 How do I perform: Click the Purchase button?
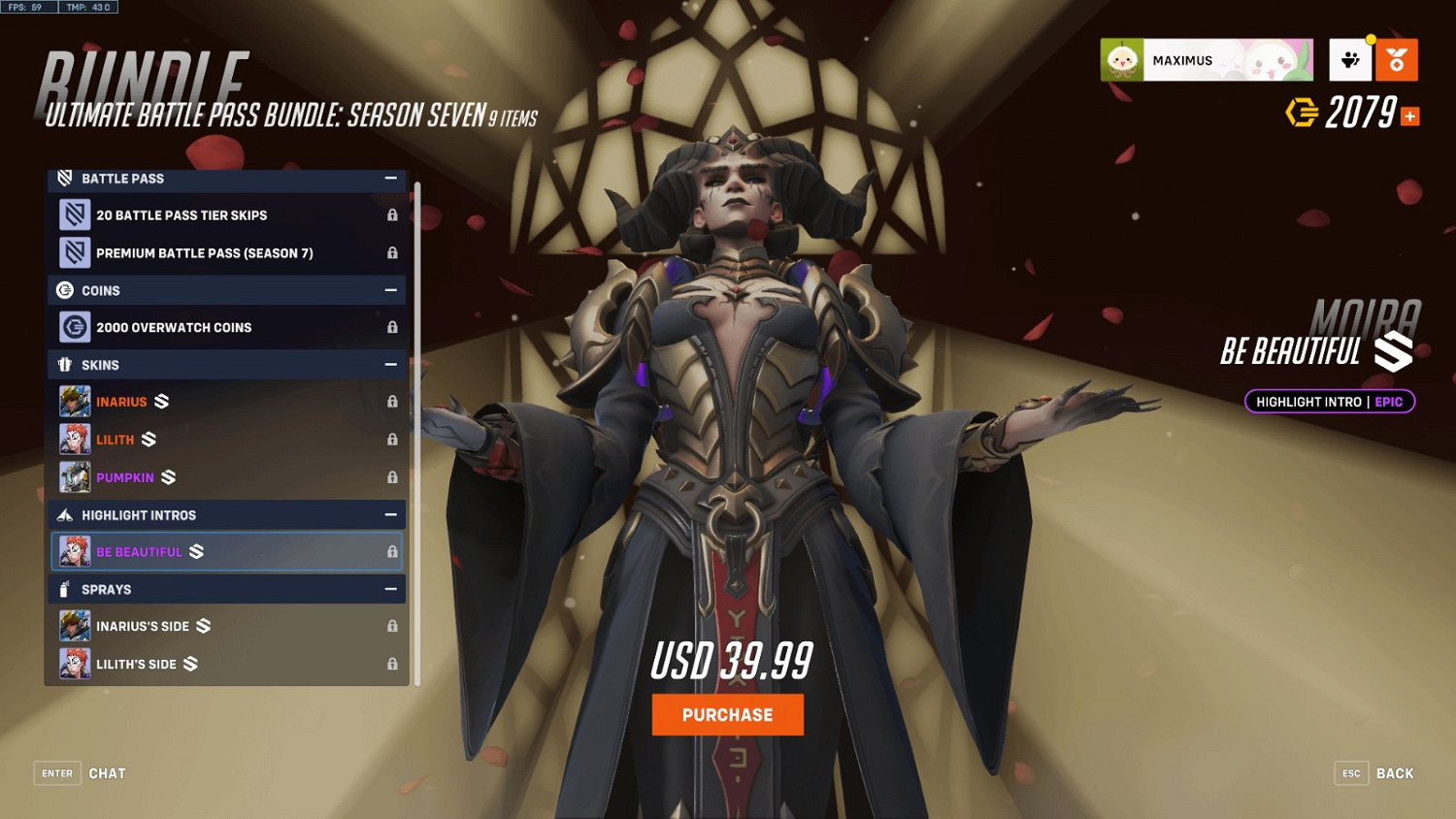727,714
